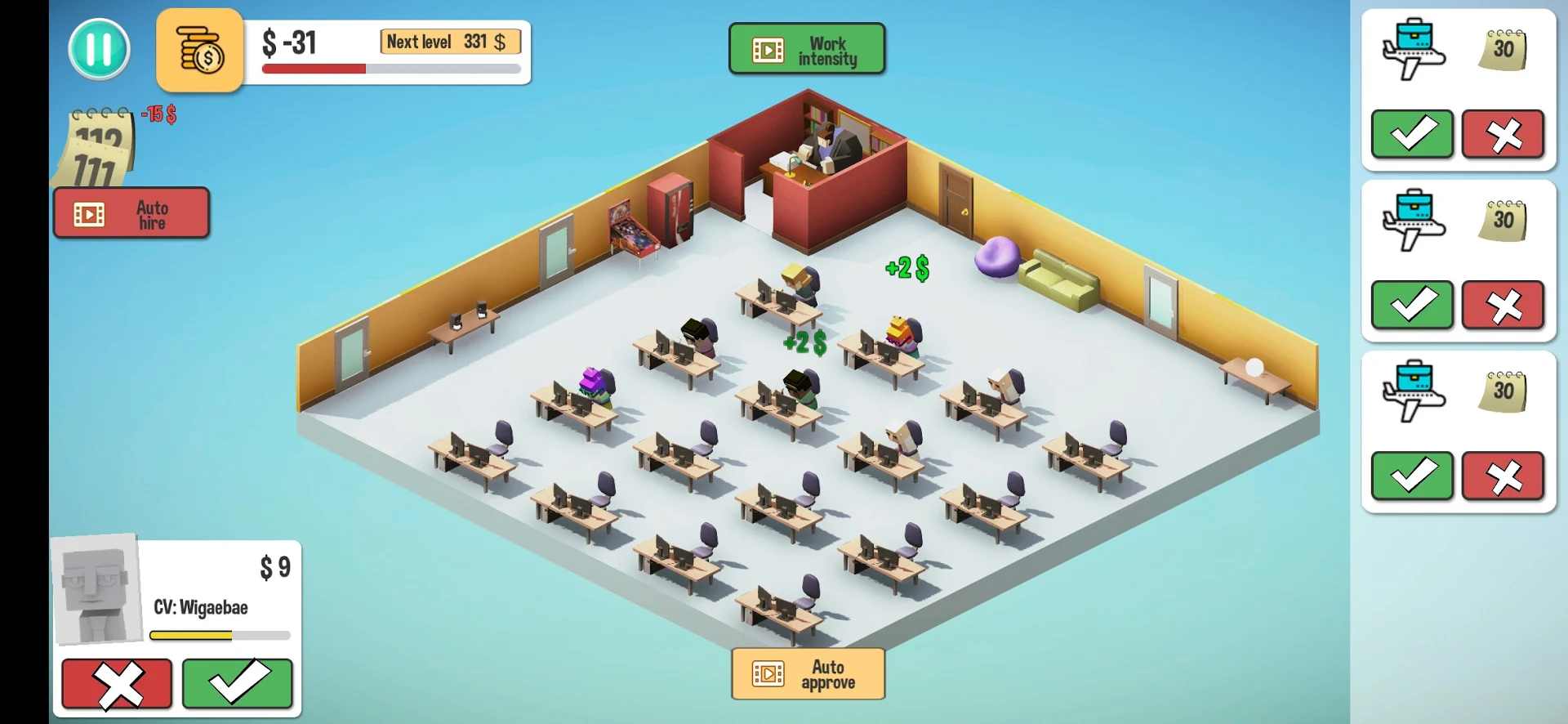Approve the second offer with its green check
Screen dimensions: 1568x724
coord(1412,305)
